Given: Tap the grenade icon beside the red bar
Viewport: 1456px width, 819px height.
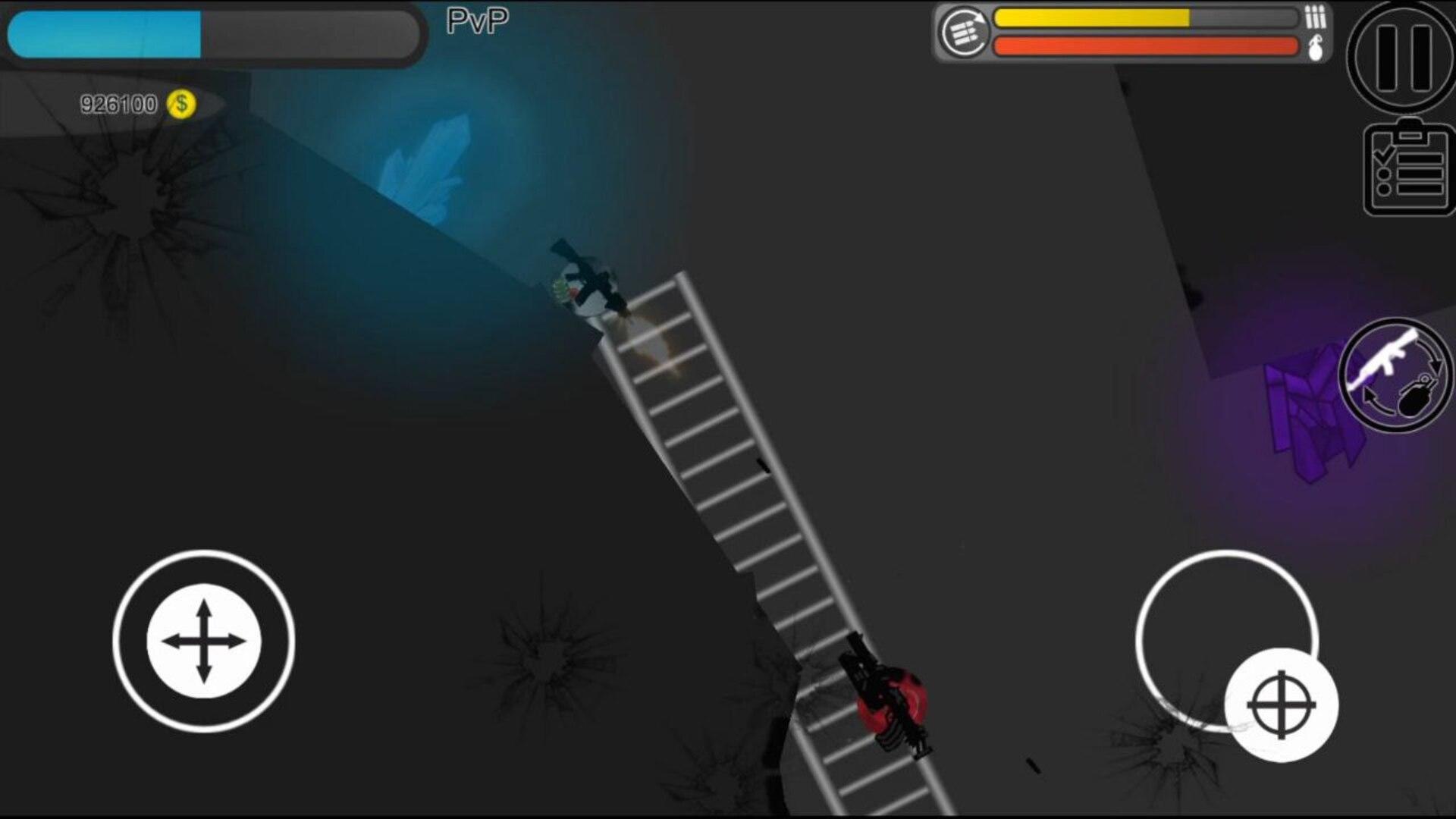Looking at the screenshot, I should coord(1317,47).
